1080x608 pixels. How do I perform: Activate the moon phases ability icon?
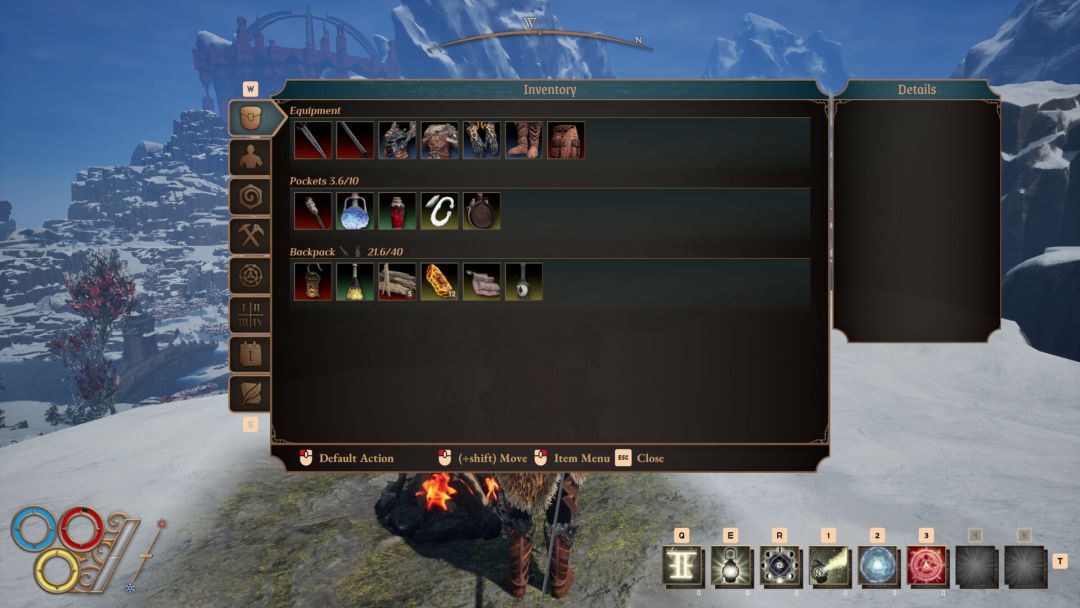click(x=781, y=566)
